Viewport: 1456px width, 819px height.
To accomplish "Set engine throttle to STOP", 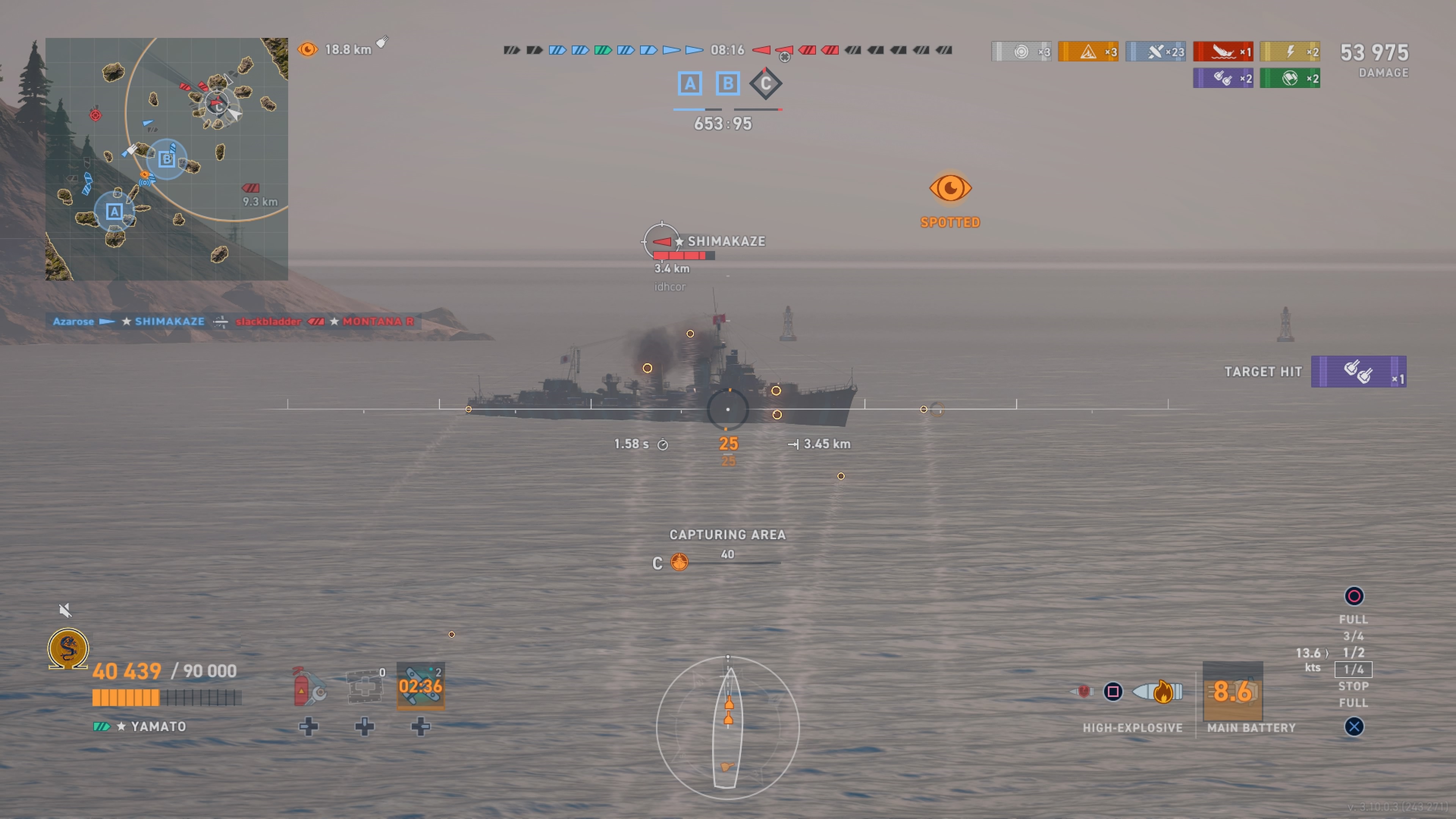I will point(1353,686).
